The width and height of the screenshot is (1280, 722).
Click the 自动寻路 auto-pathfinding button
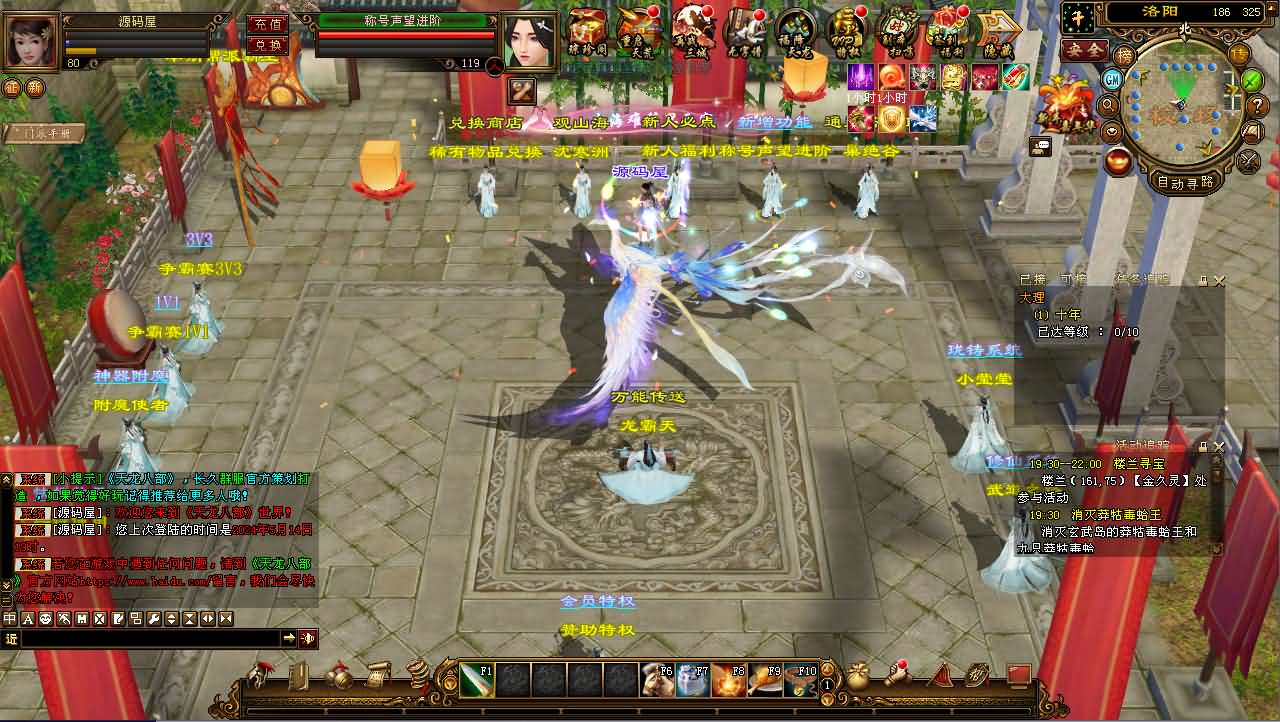coord(1185,182)
